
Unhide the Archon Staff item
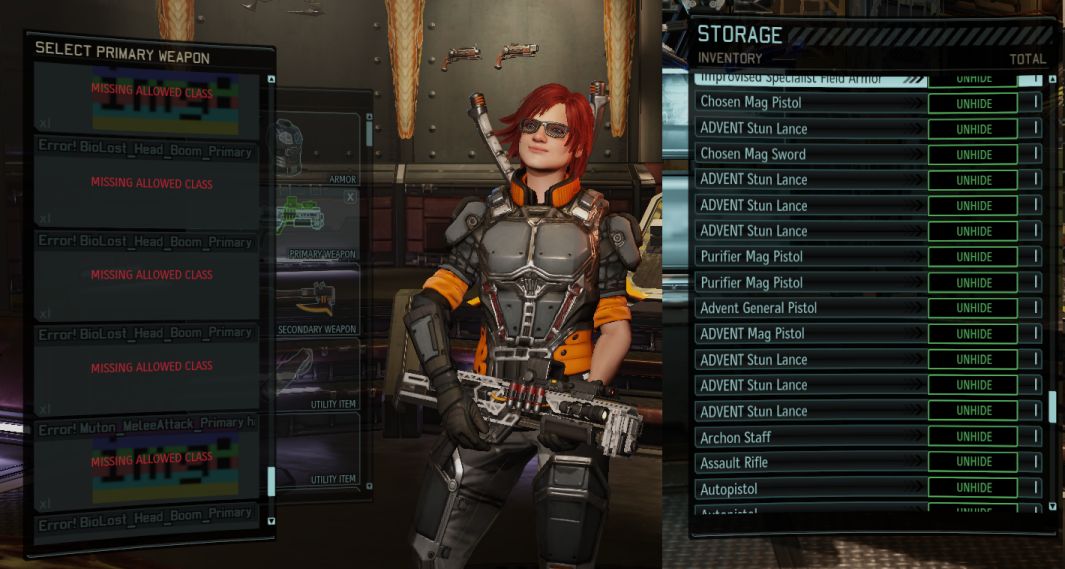[x=973, y=437]
